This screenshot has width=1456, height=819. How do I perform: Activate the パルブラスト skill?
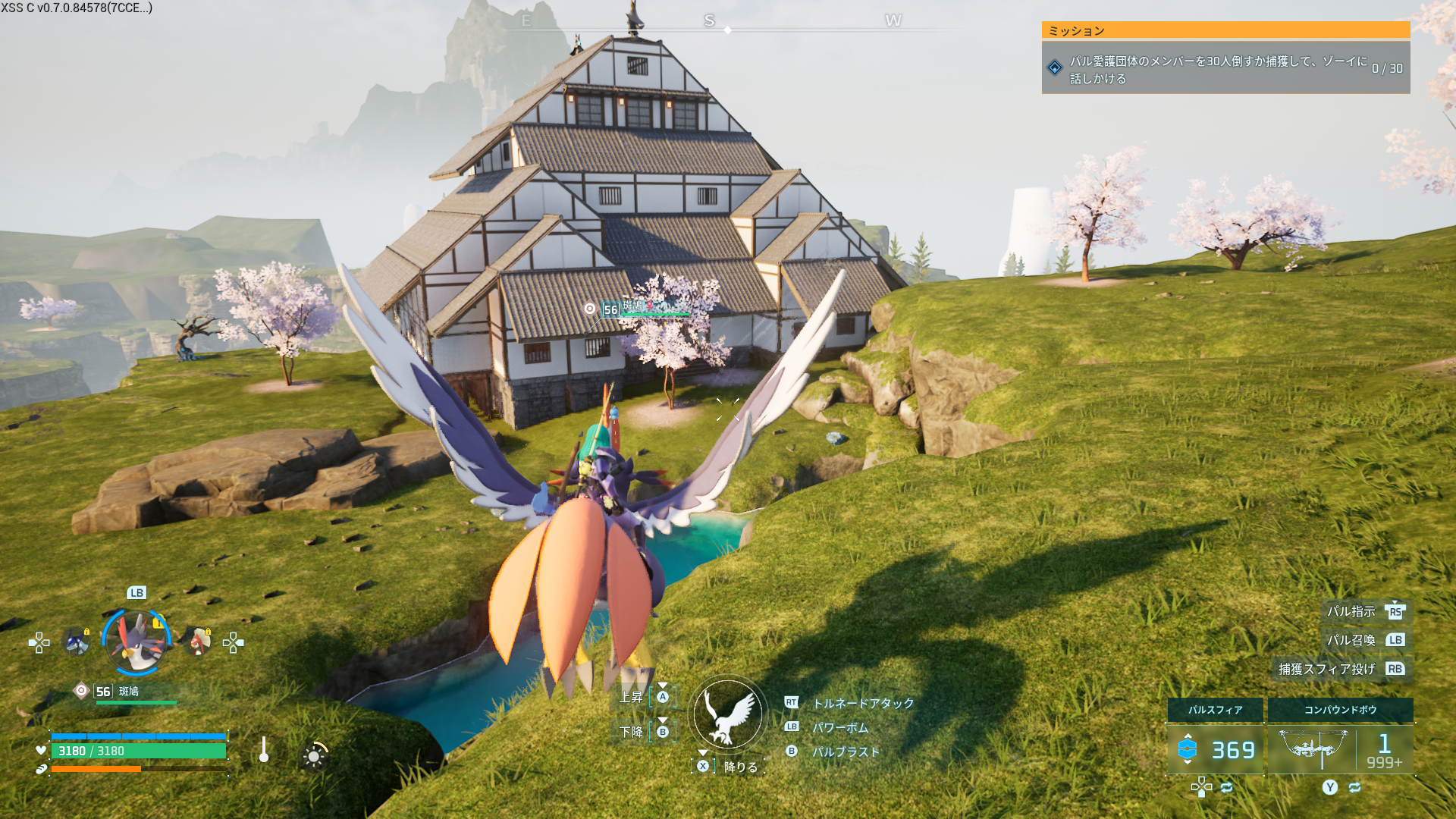pyautogui.click(x=846, y=752)
